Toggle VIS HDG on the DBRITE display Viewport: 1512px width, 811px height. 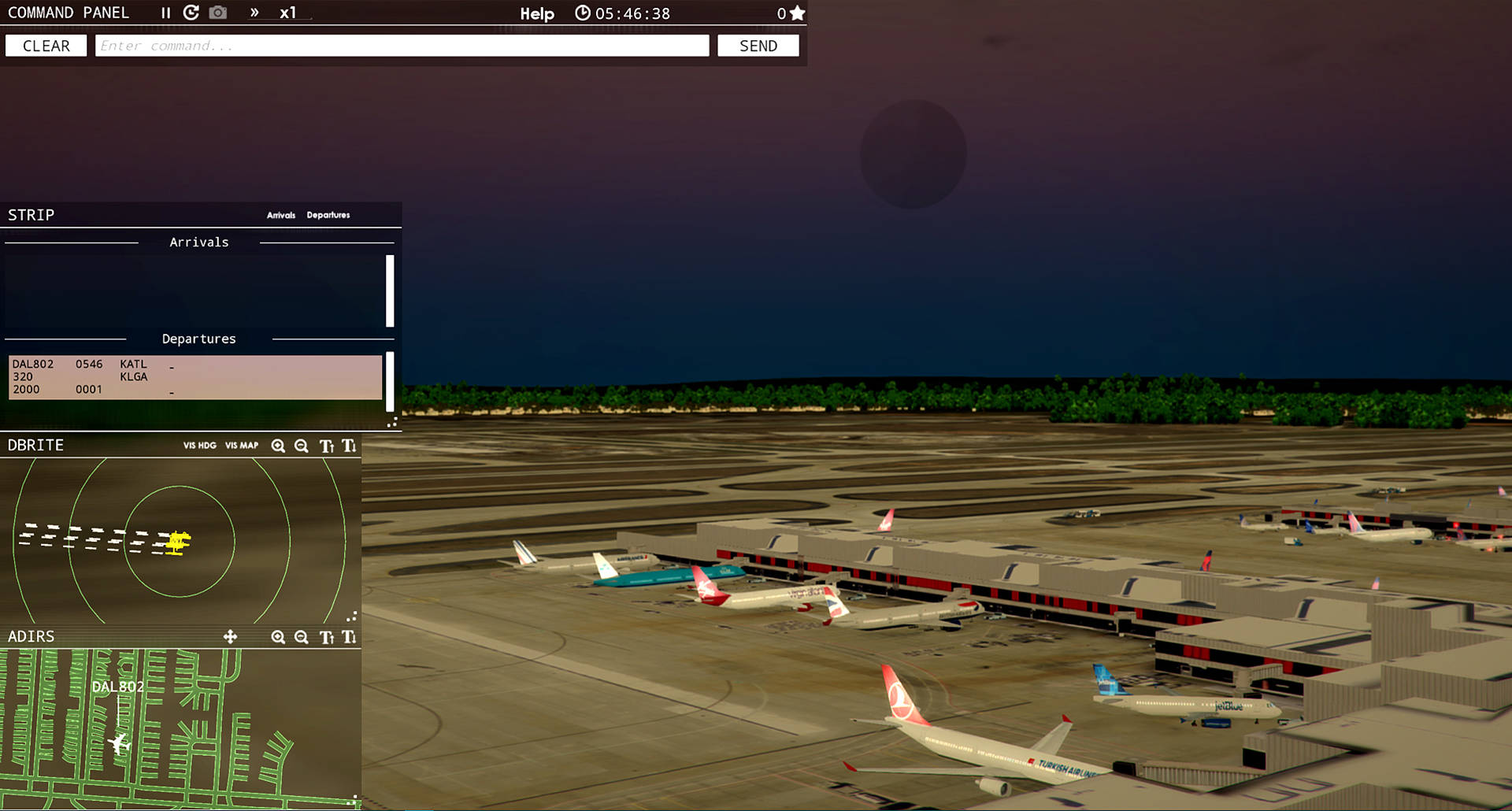(x=198, y=446)
